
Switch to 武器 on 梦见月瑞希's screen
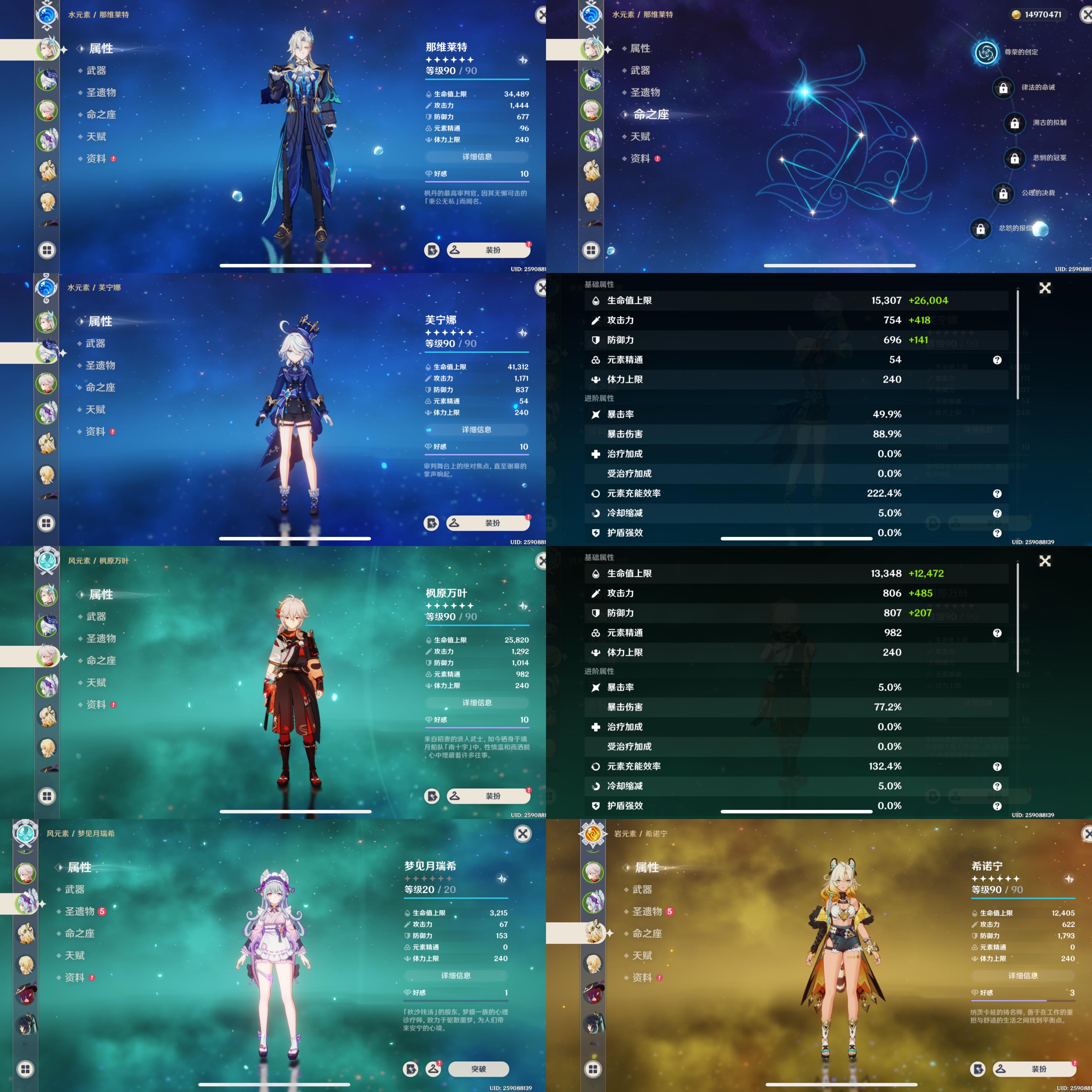(x=75, y=889)
